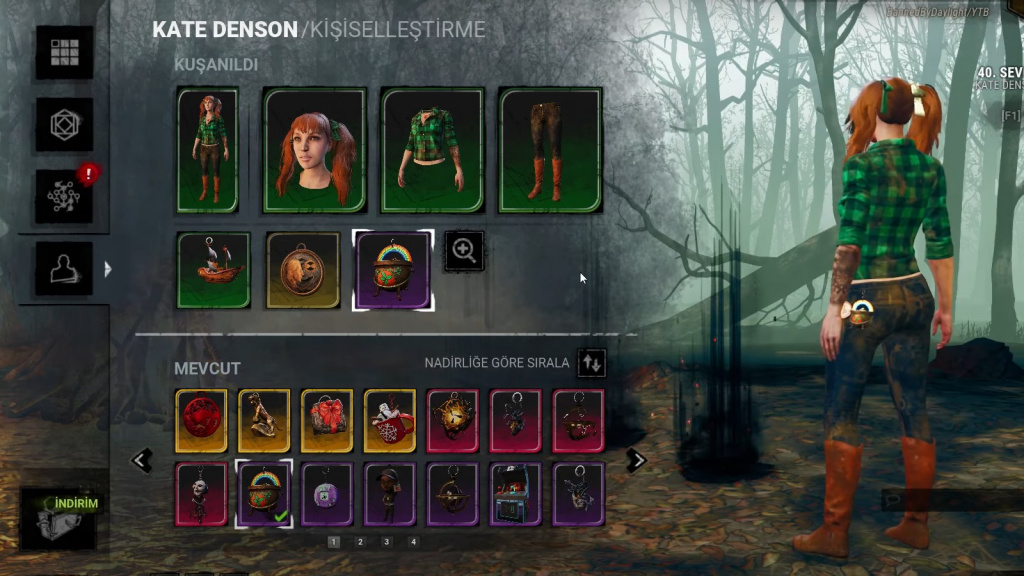Click the magnifying glass zoom button
This screenshot has height=576, width=1024.
point(464,251)
